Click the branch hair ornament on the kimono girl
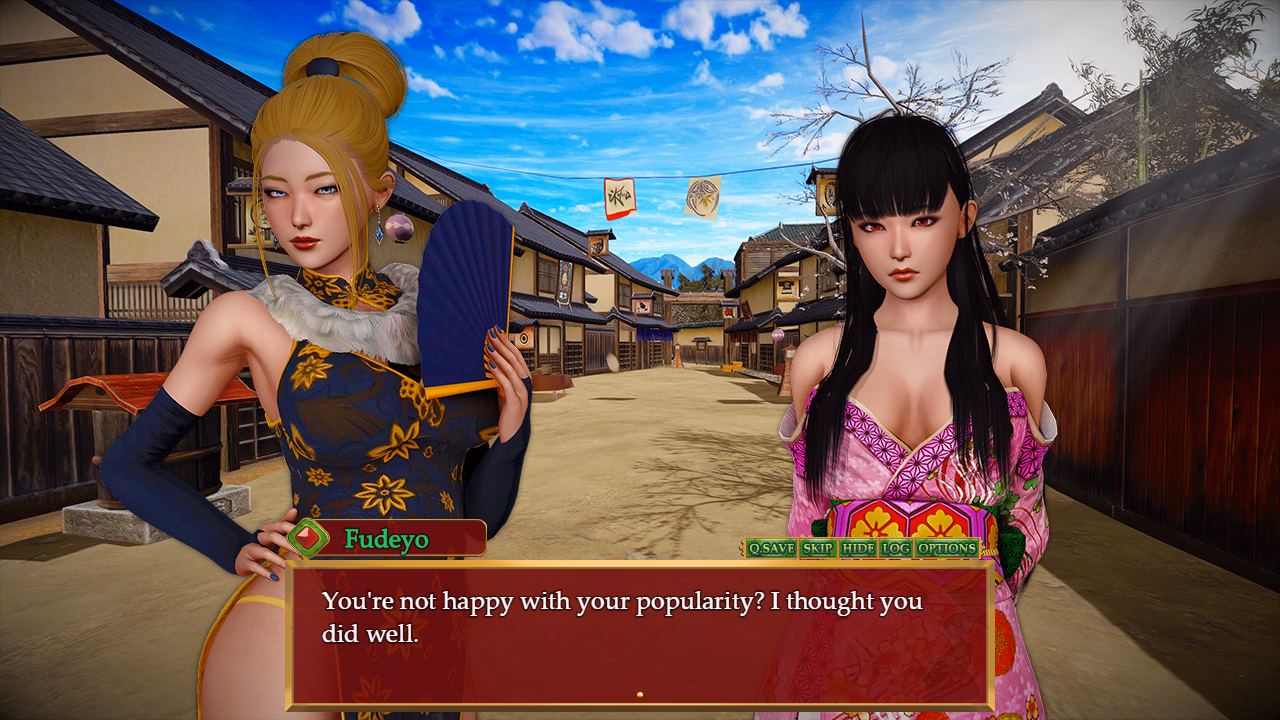 point(893,110)
